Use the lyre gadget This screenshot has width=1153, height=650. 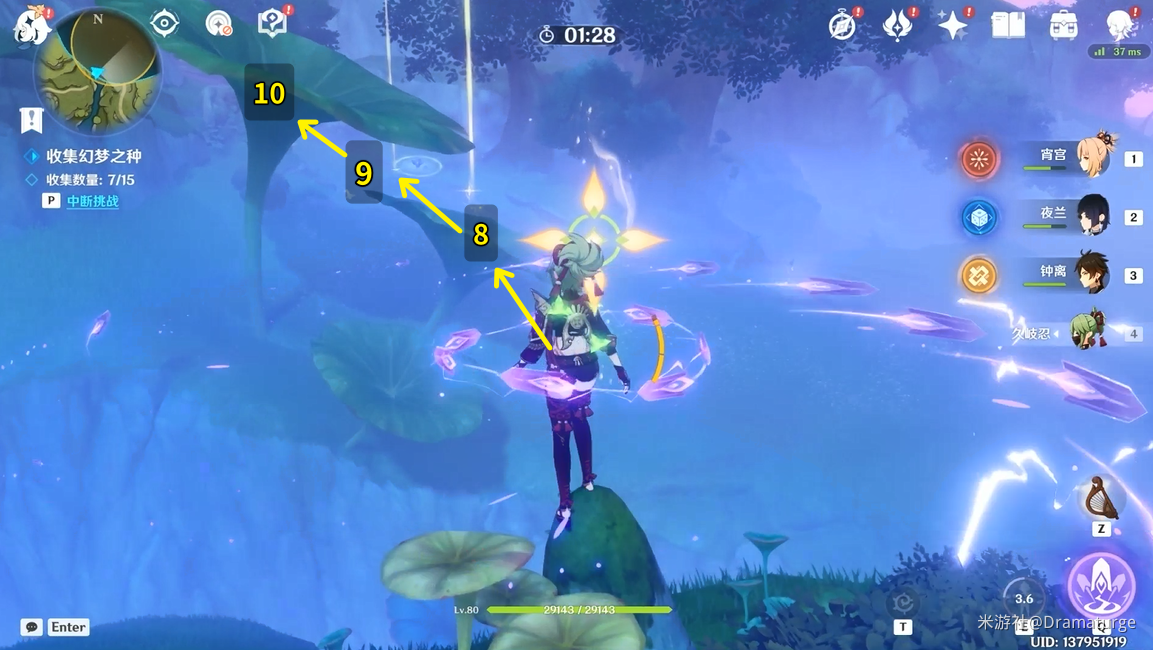[x=1101, y=497]
